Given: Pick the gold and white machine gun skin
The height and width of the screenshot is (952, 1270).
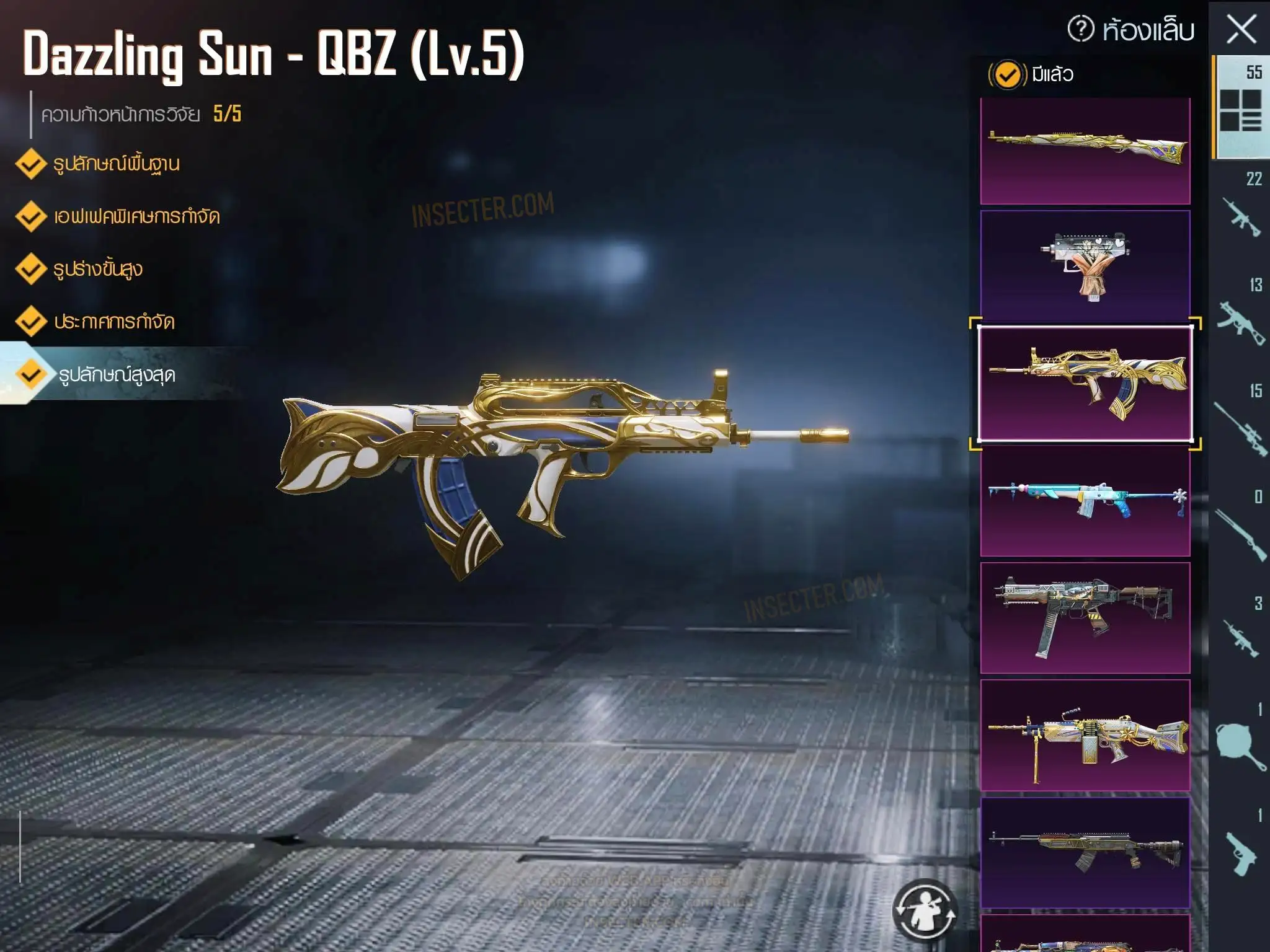Looking at the screenshot, I should pyautogui.click(x=1085, y=734).
